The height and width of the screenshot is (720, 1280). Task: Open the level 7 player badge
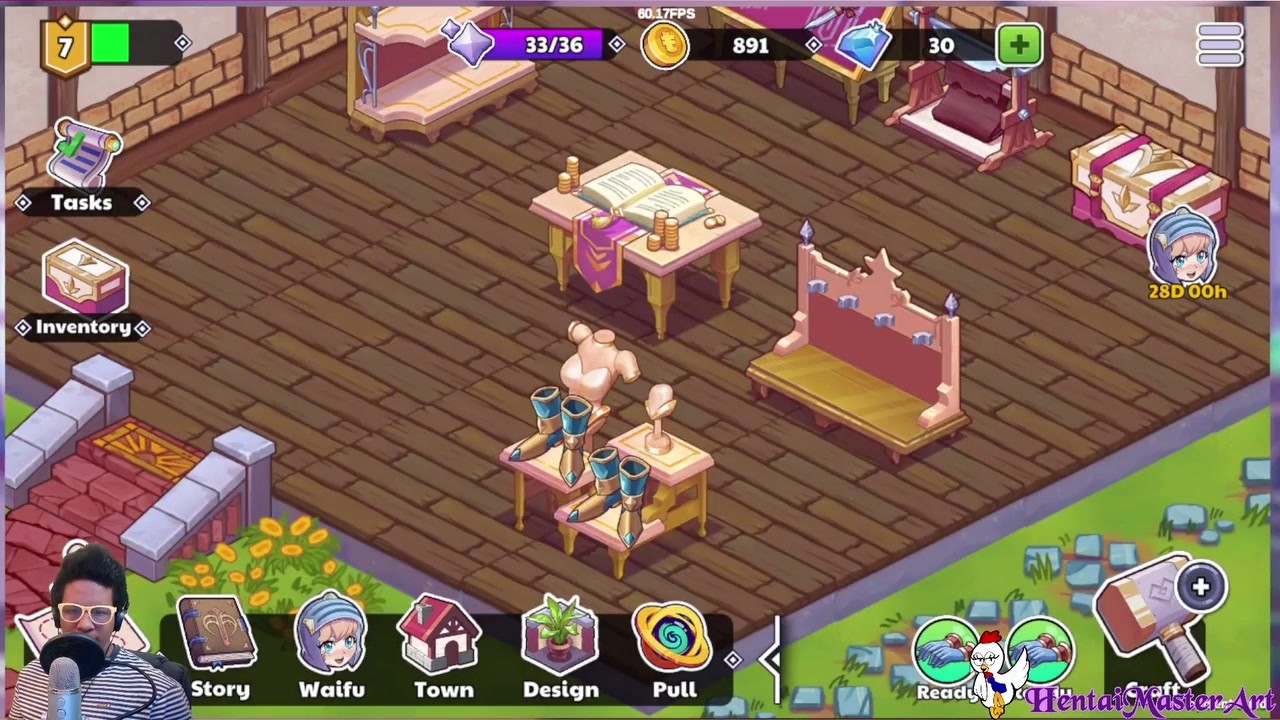tap(64, 46)
